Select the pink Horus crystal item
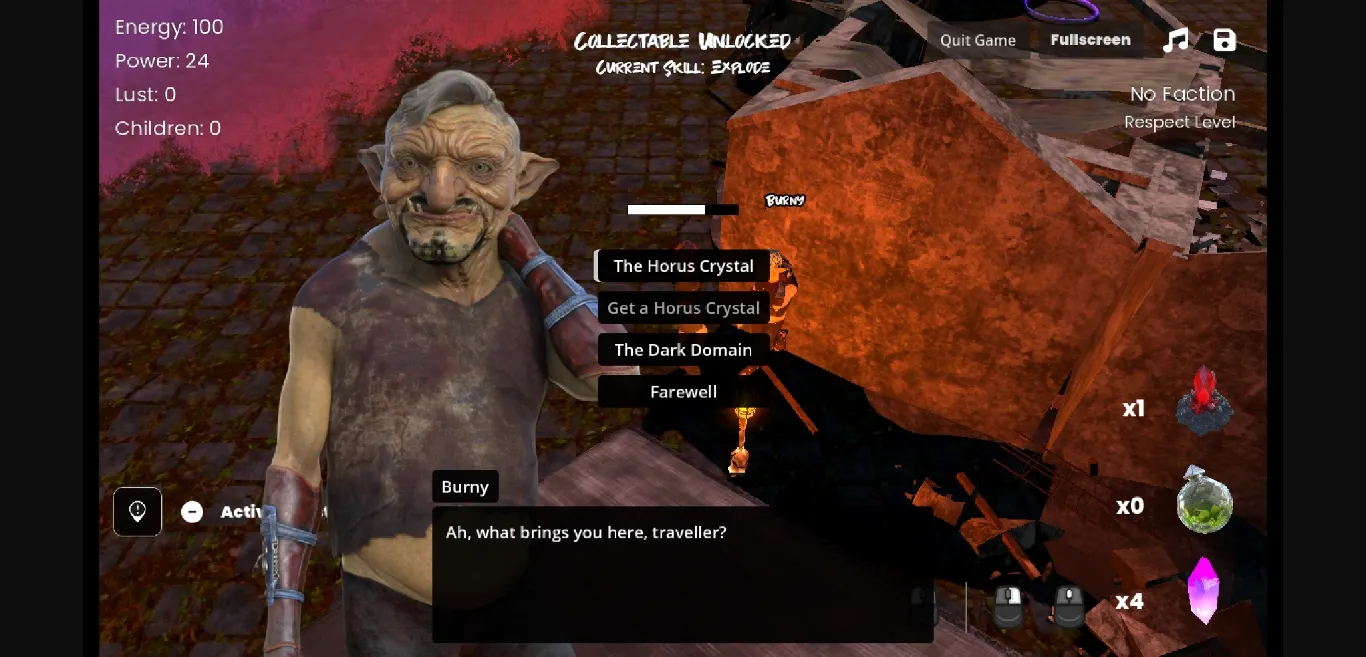The height and width of the screenshot is (657, 1366). point(1204,591)
